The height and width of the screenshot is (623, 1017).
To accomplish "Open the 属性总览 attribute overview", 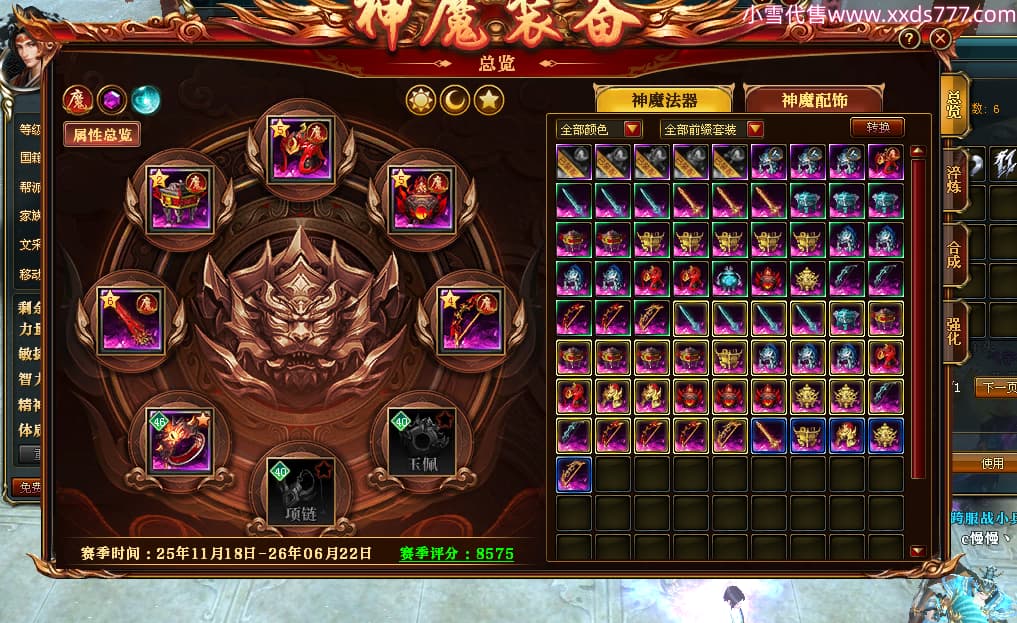I will [102, 135].
